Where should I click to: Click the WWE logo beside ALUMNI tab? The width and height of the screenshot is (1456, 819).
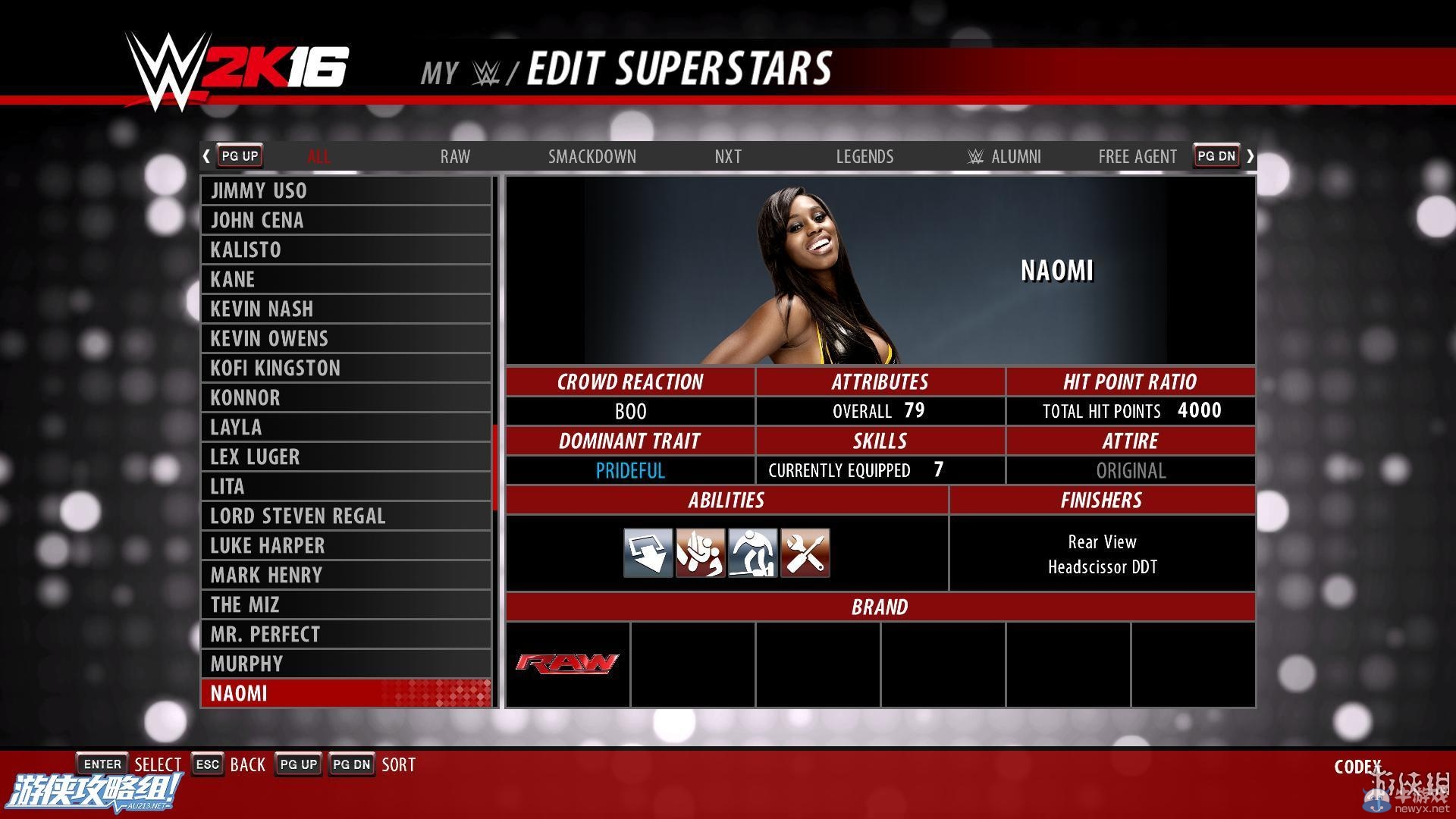pos(974,156)
